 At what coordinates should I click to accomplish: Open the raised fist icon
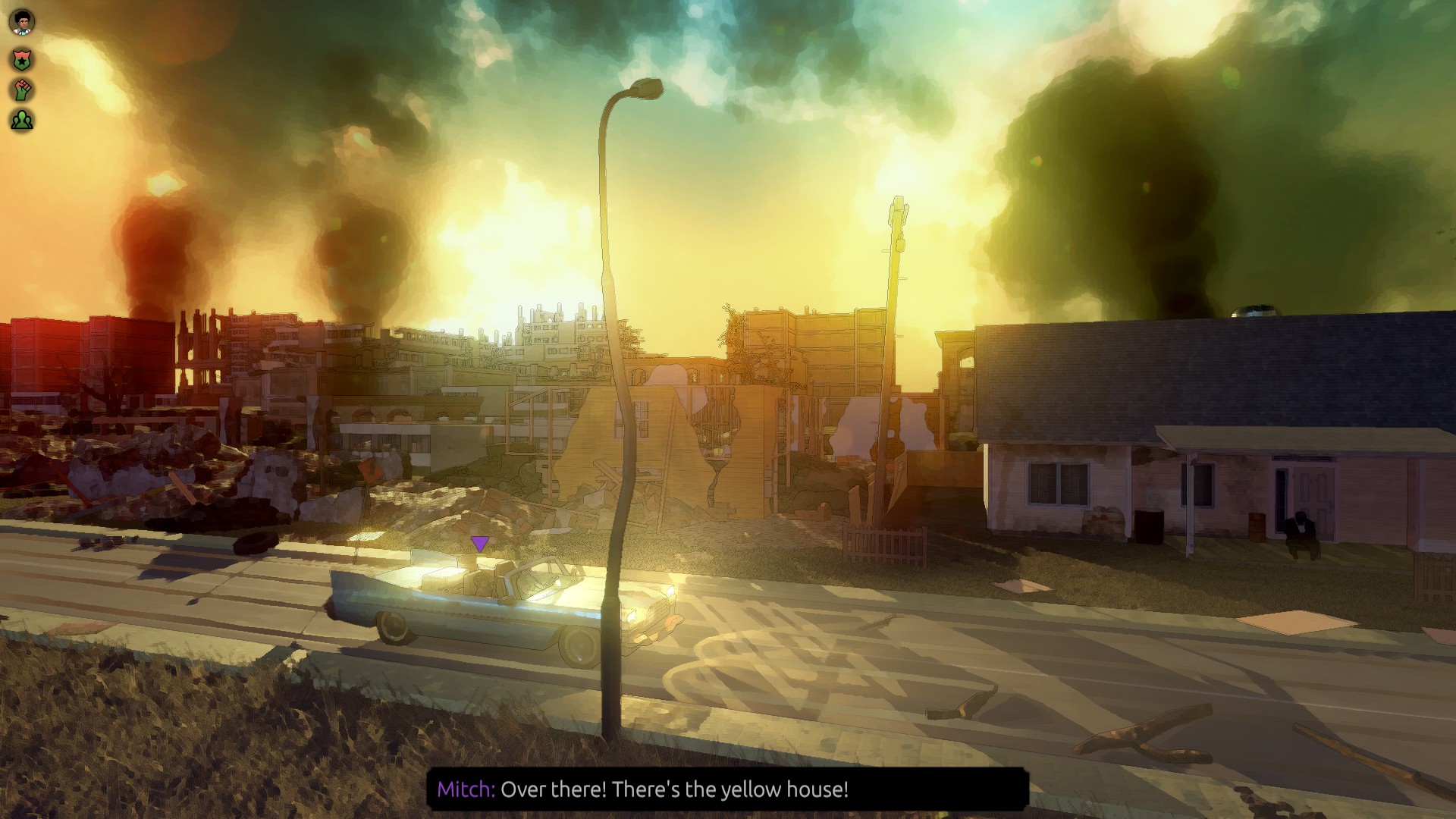(22, 89)
